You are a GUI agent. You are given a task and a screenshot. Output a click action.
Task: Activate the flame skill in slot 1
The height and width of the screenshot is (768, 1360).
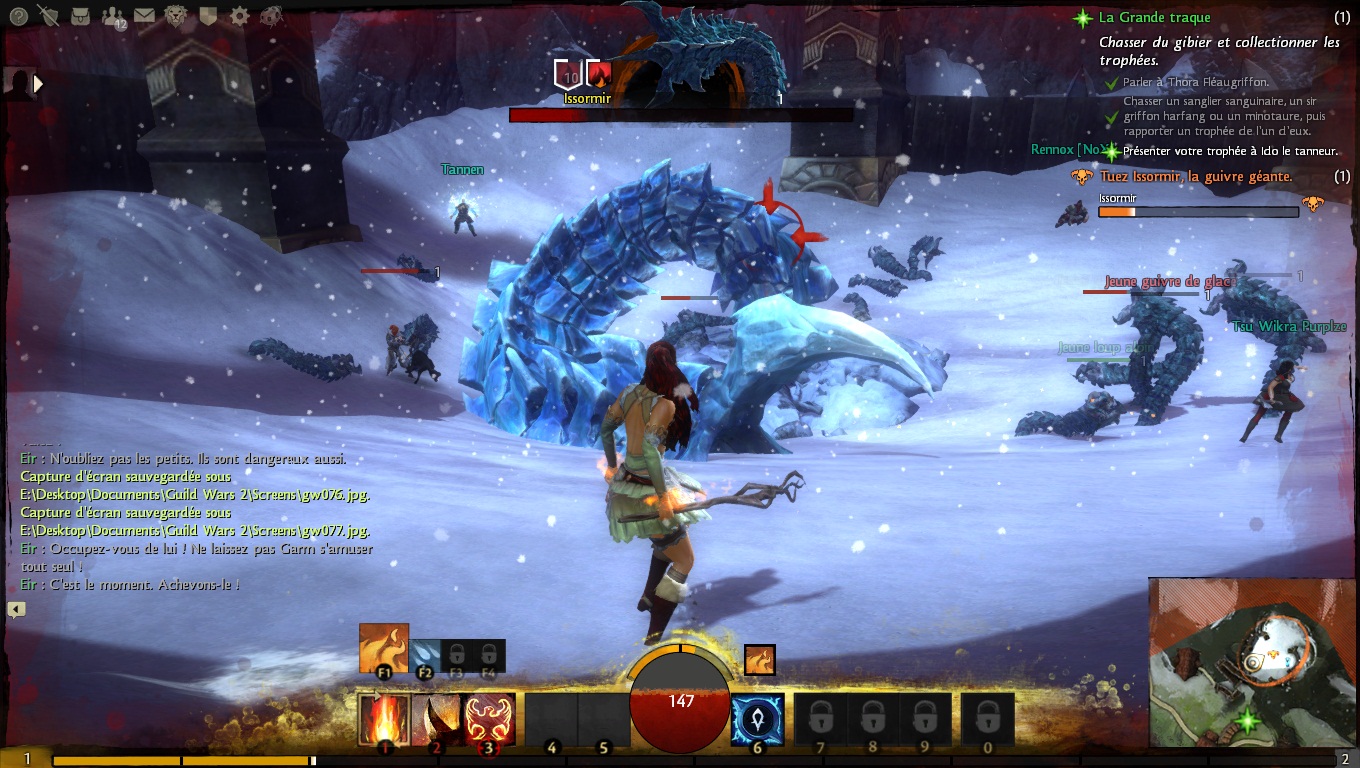[384, 719]
